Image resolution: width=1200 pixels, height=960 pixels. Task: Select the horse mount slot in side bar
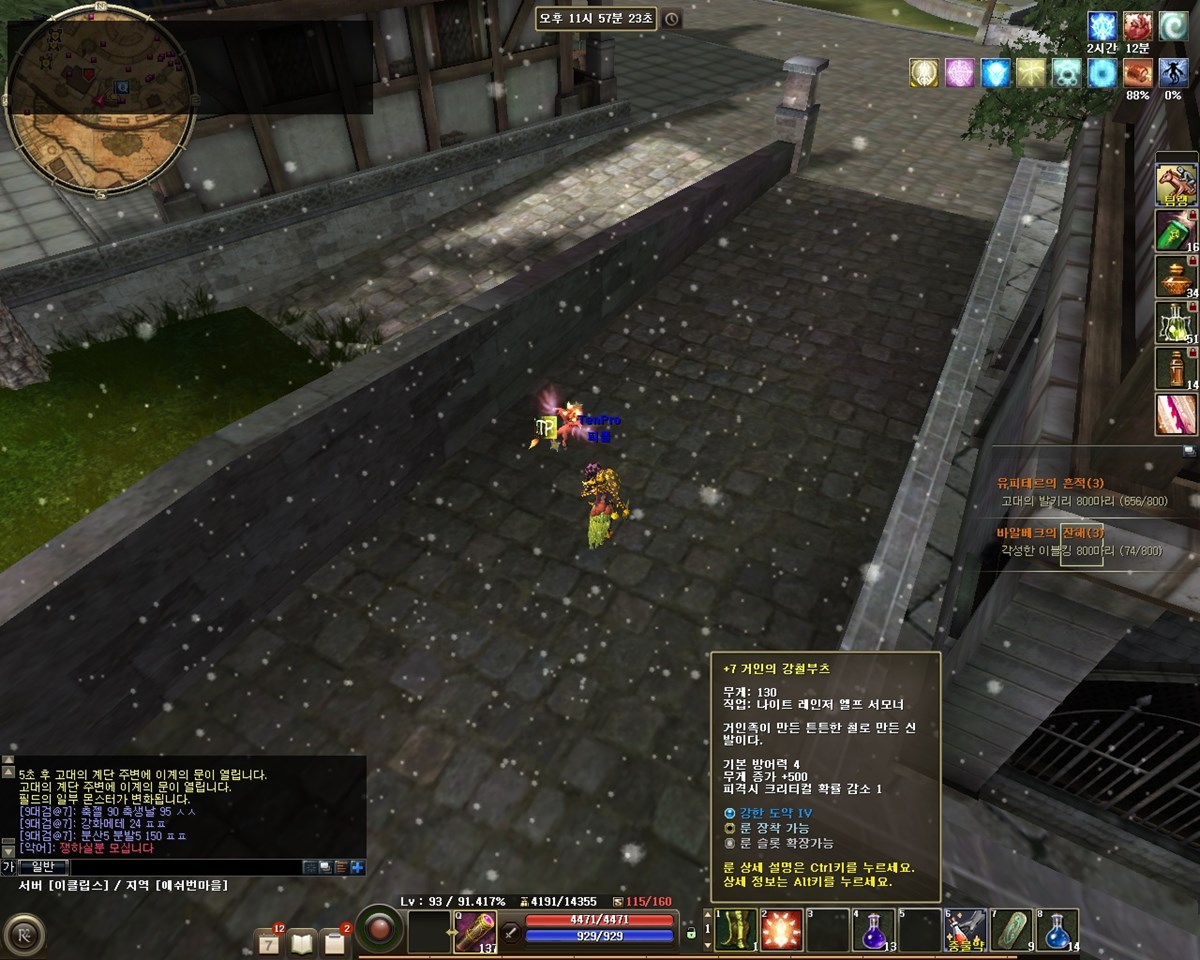1177,184
